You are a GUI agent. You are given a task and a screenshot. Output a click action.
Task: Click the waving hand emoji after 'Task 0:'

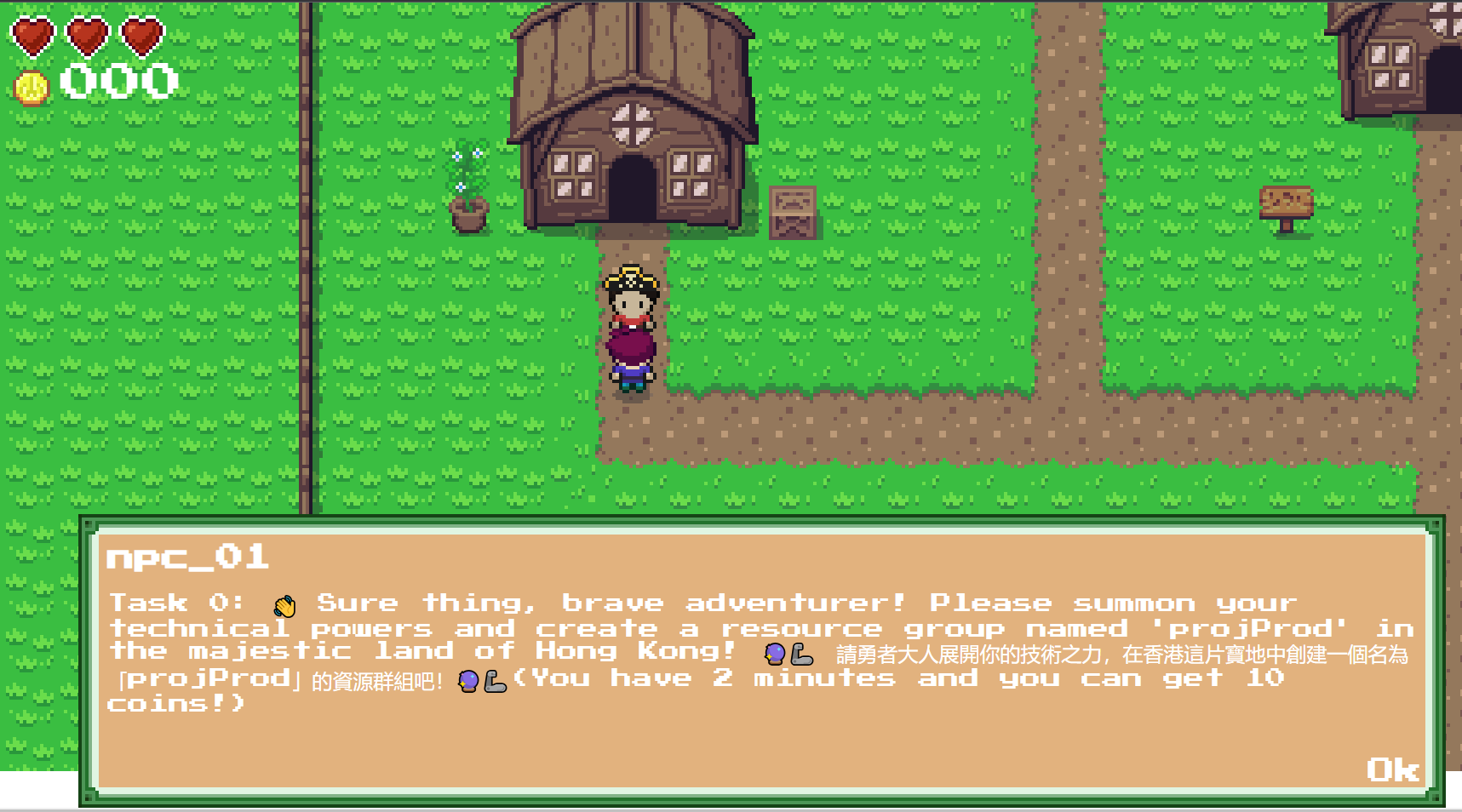(x=285, y=603)
